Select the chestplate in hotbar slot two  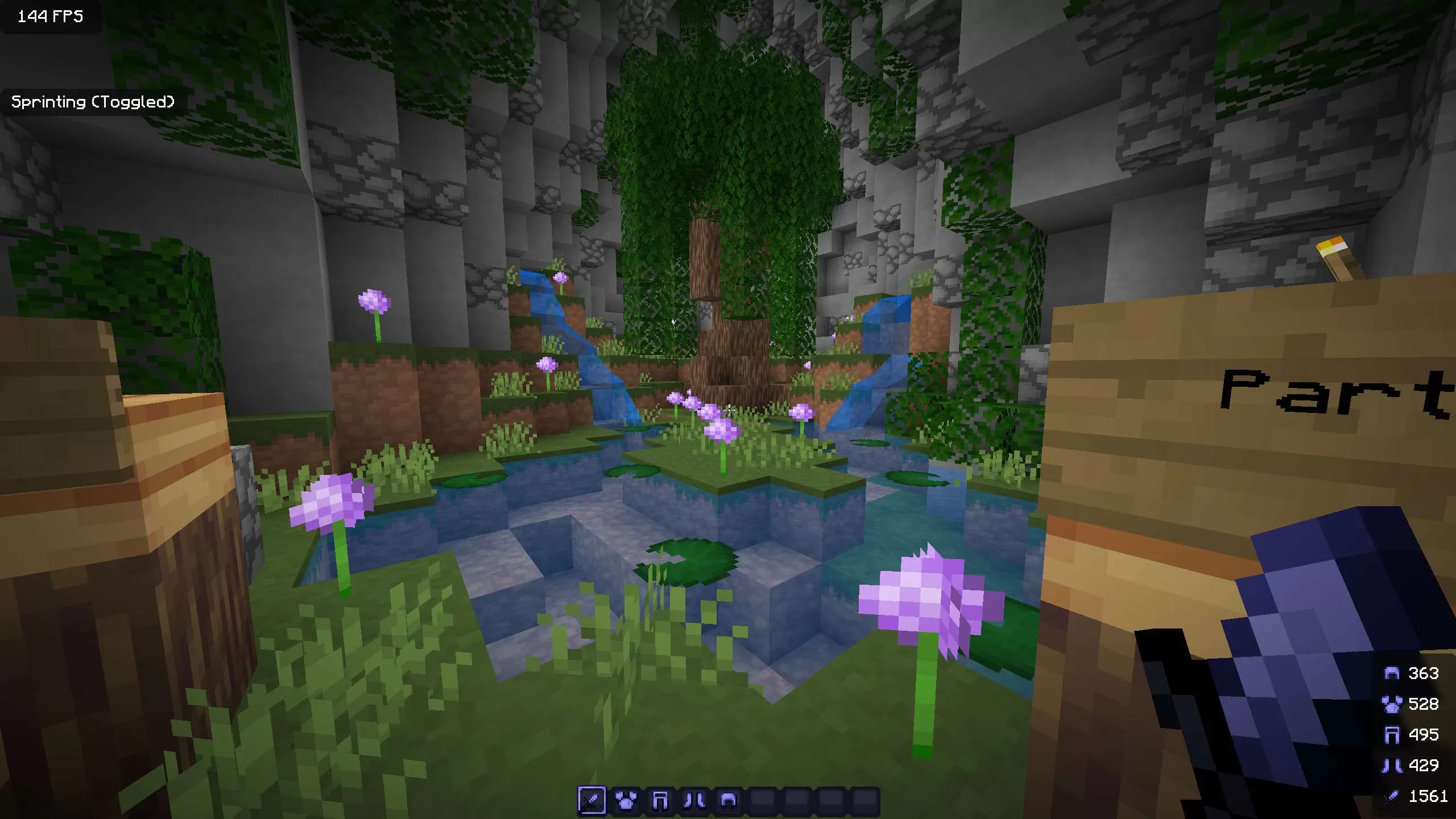point(626,800)
